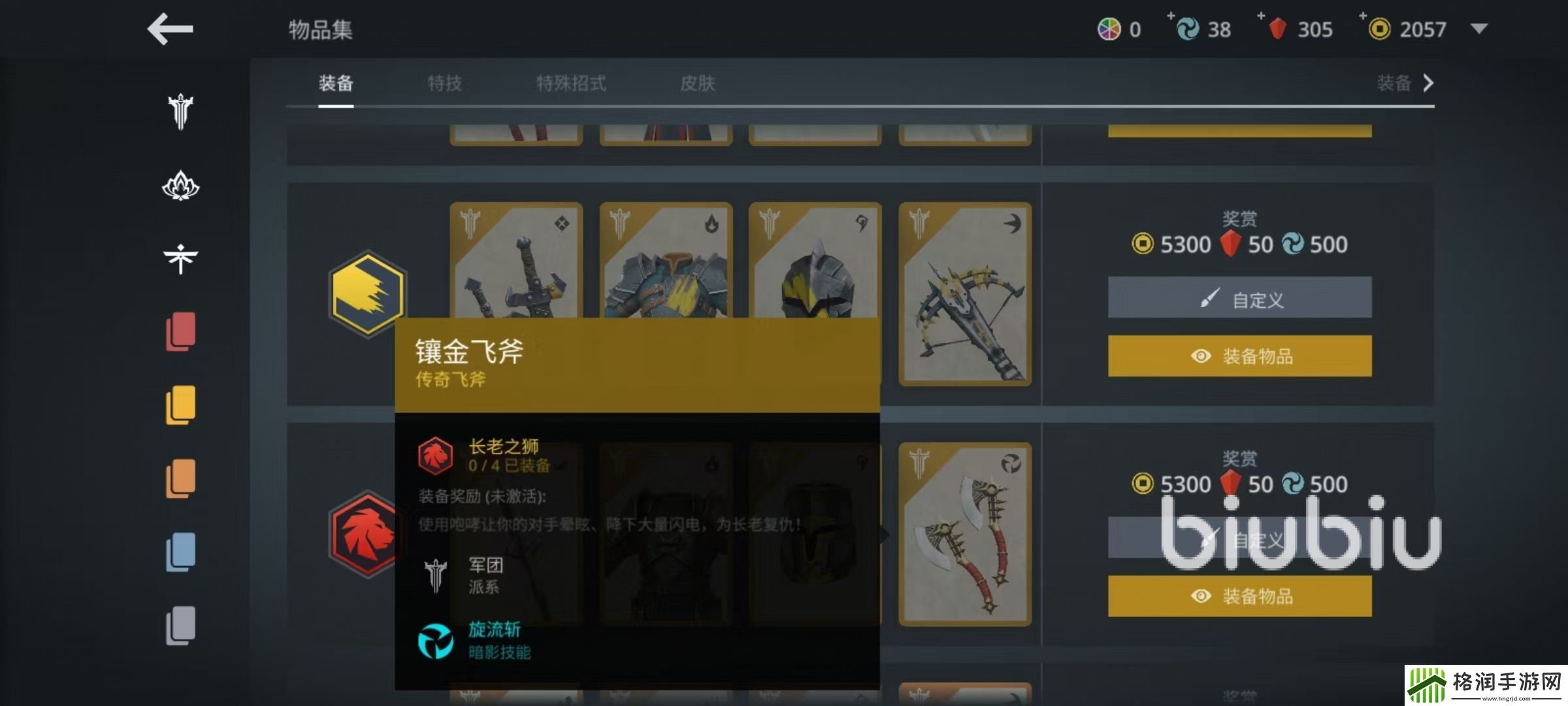1568x706 pixels.
Task: Expand 装备 with the right chevron
Action: 1429,84
